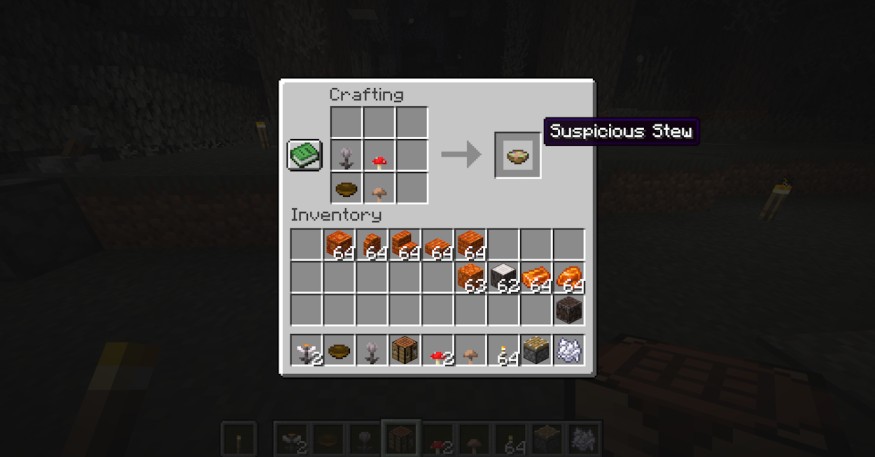Select the candle stack of 64
This screenshot has height=457, width=875.
coord(503,350)
